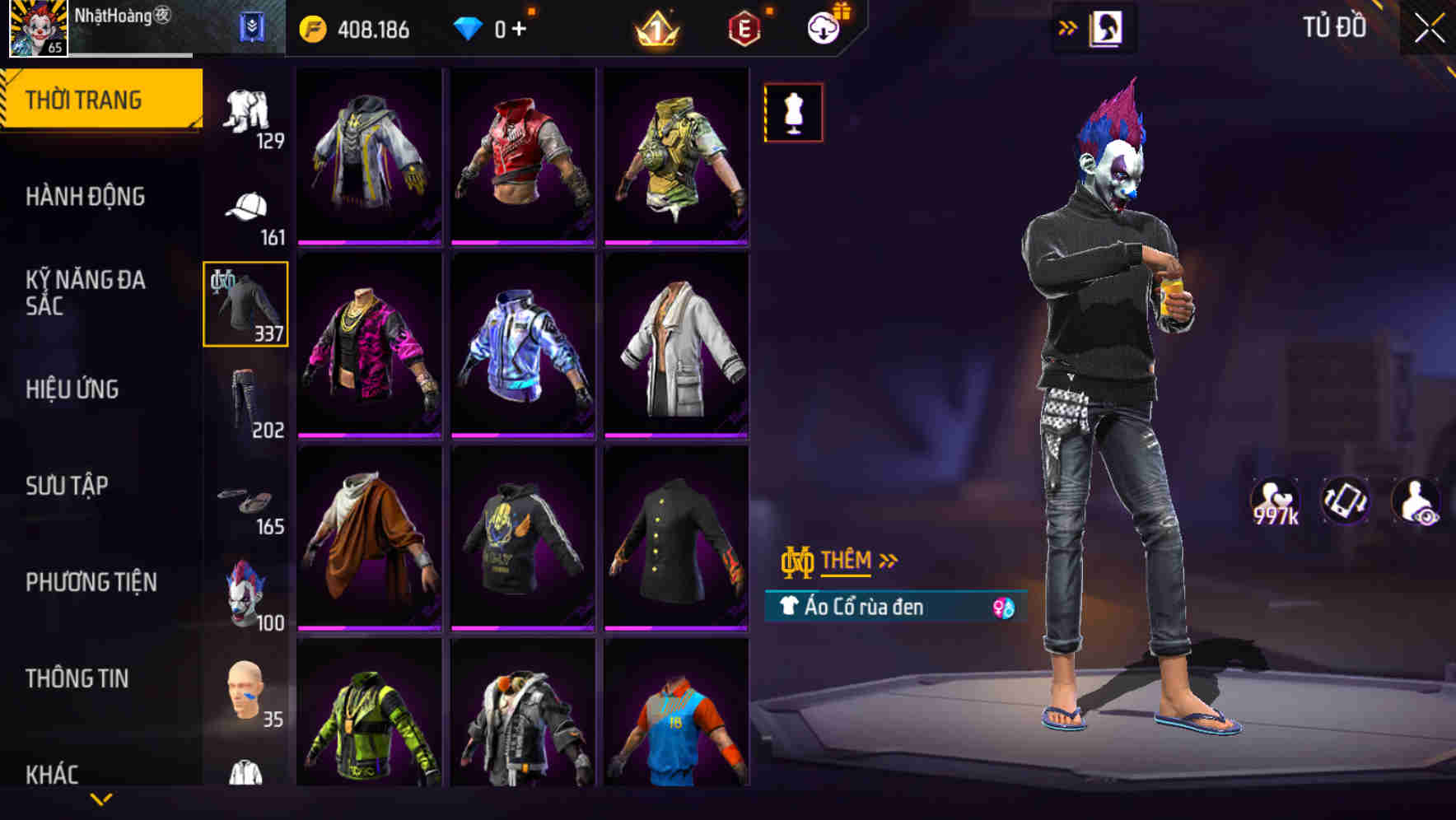The height and width of the screenshot is (820, 1456).
Task: Open the cloud download gift icon
Action: 827,27
